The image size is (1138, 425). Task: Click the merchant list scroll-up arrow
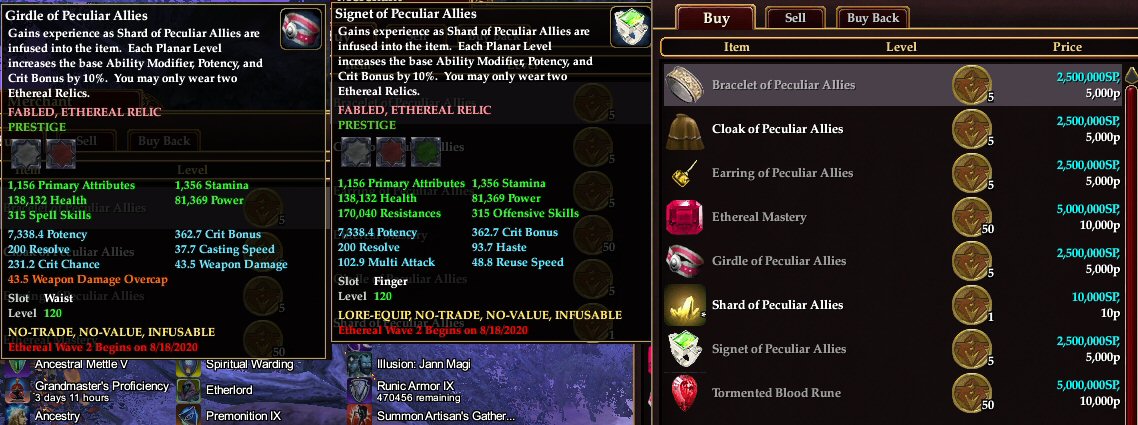tap(1130, 77)
